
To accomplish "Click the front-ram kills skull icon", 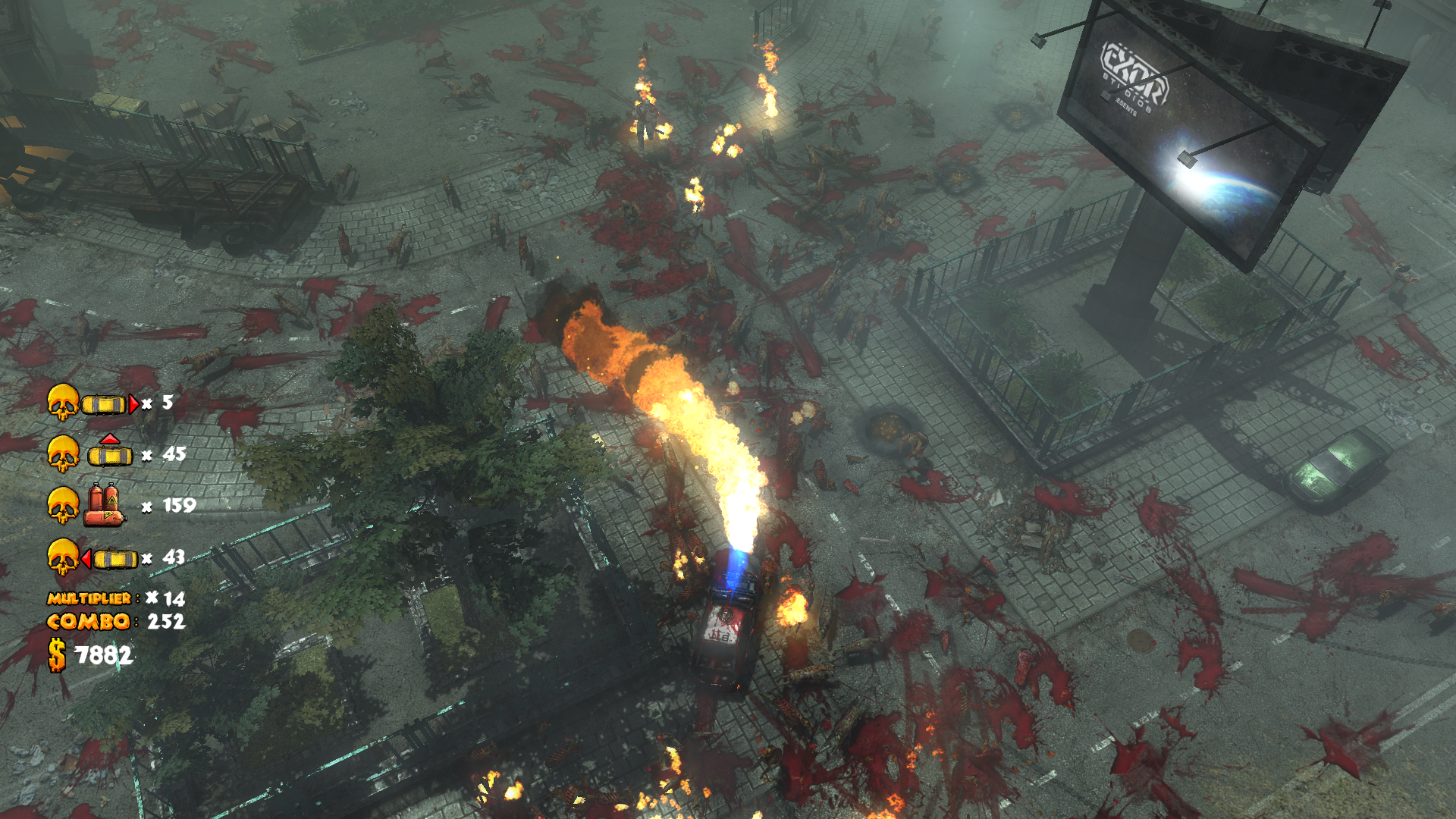I will pos(63,402).
